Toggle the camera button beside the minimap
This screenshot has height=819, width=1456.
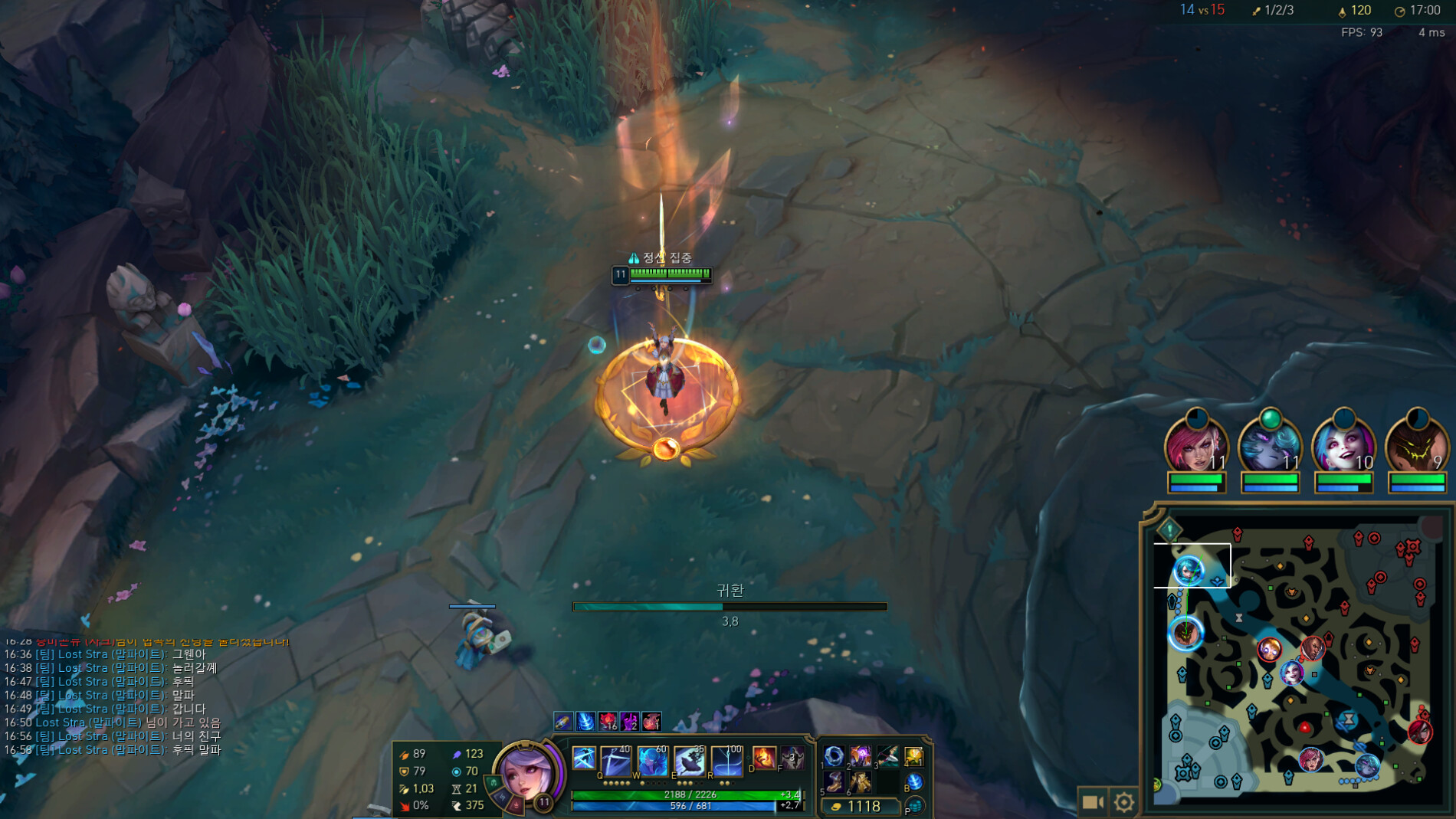1093,802
